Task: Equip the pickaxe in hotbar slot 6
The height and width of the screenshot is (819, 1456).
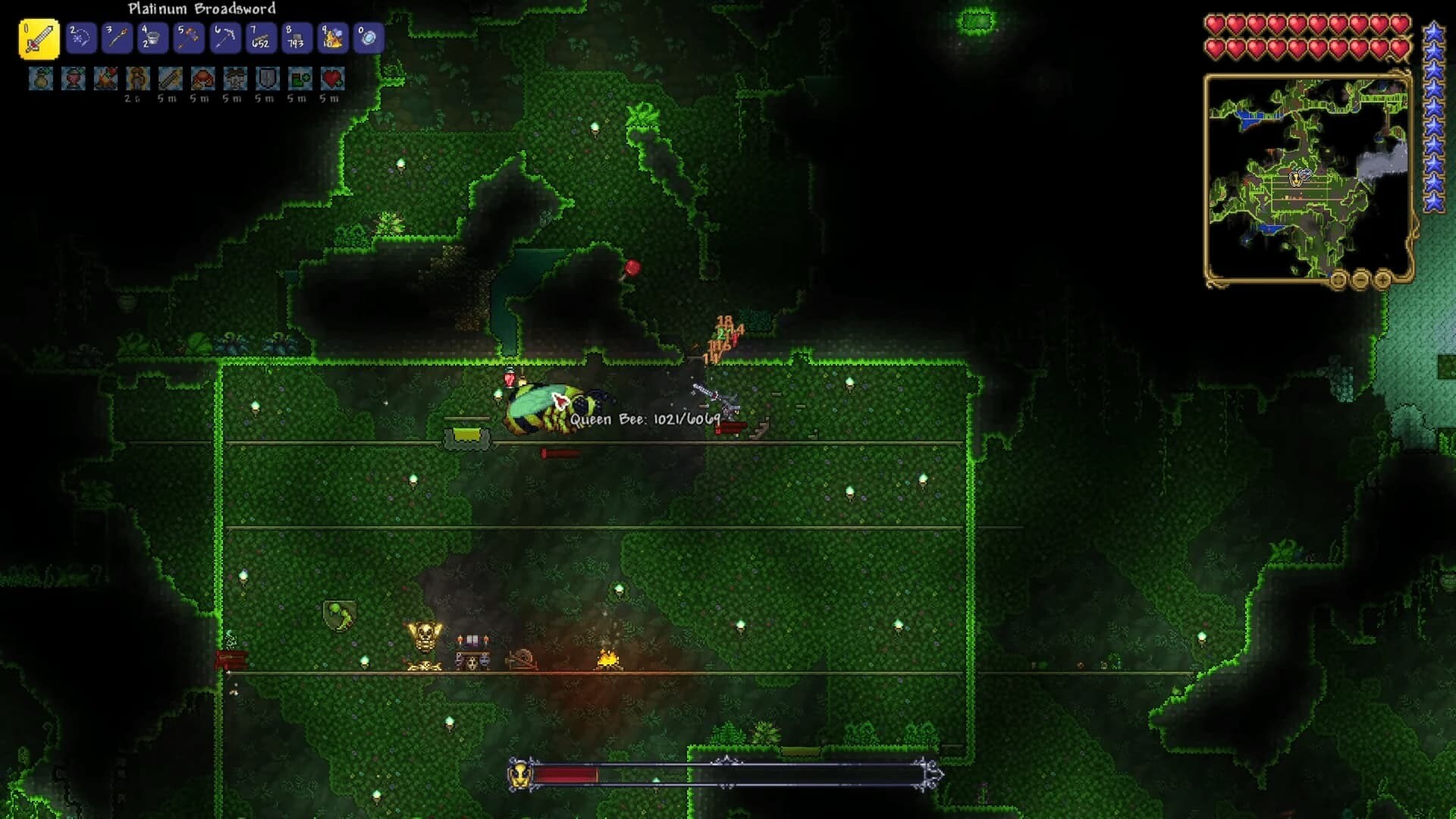Action: pyautogui.click(x=224, y=38)
